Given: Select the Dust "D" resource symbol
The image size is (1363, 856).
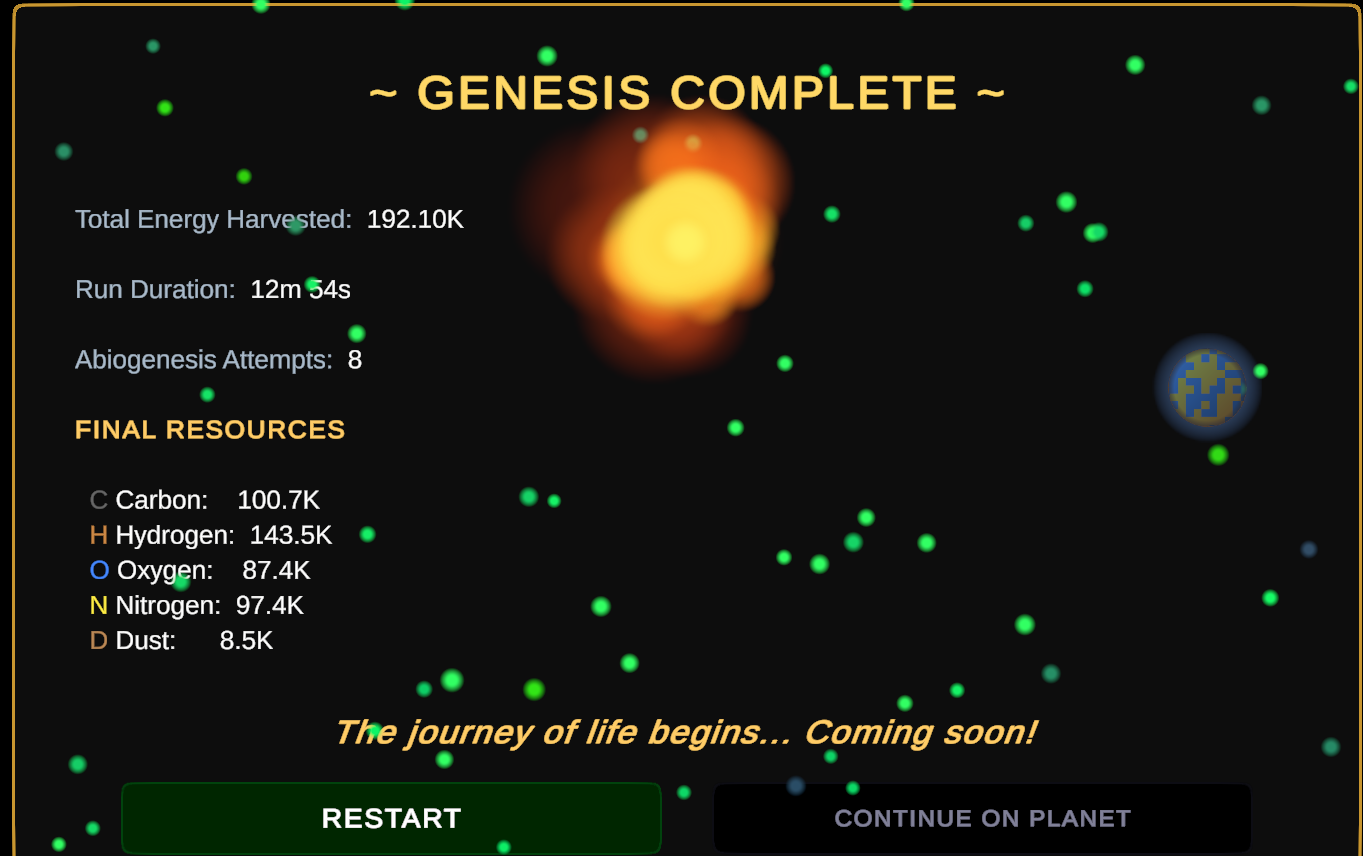Looking at the screenshot, I should click(x=97, y=640).
